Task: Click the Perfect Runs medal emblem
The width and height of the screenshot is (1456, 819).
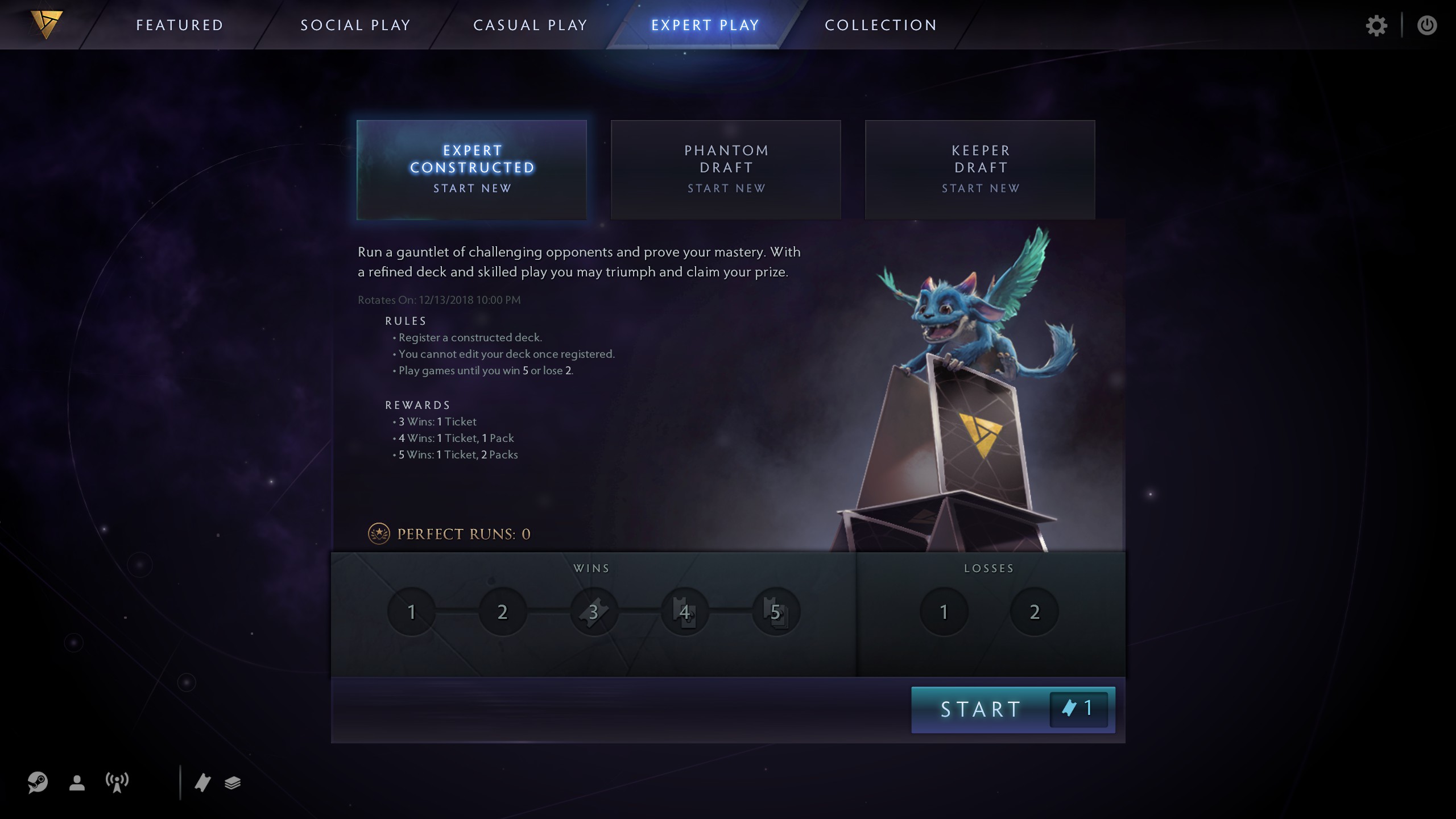Action: pyautogui.click(x=379, y=533)
